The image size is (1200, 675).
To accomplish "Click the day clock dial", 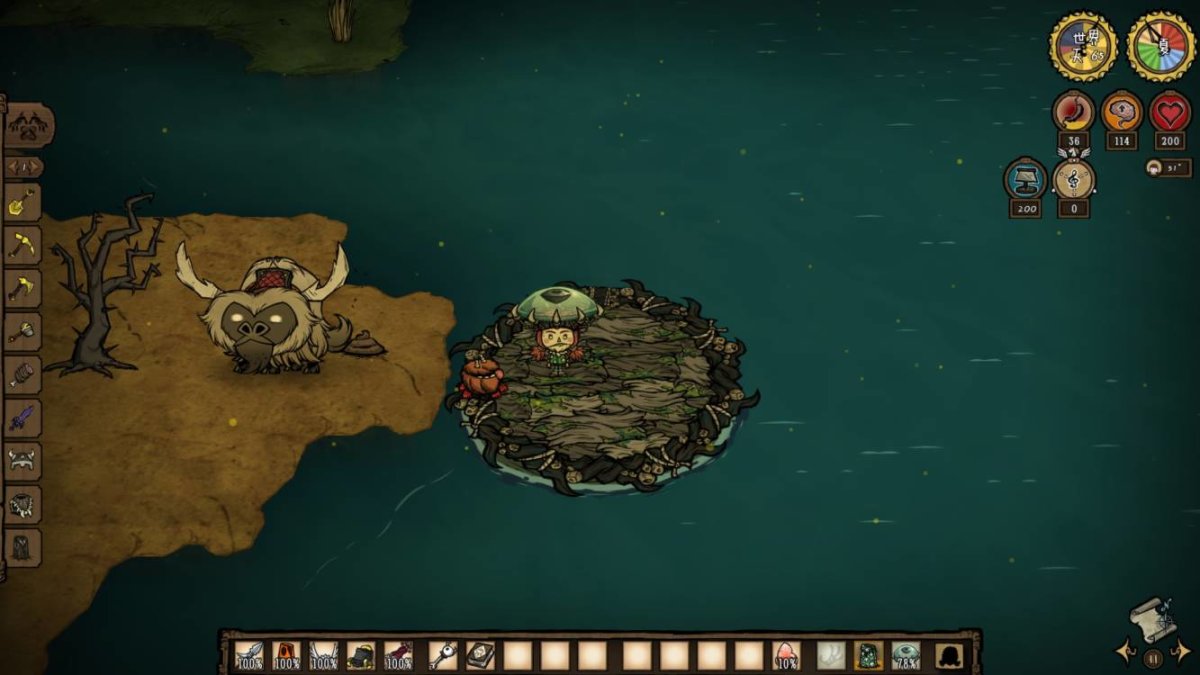I will coord(1083,46).
